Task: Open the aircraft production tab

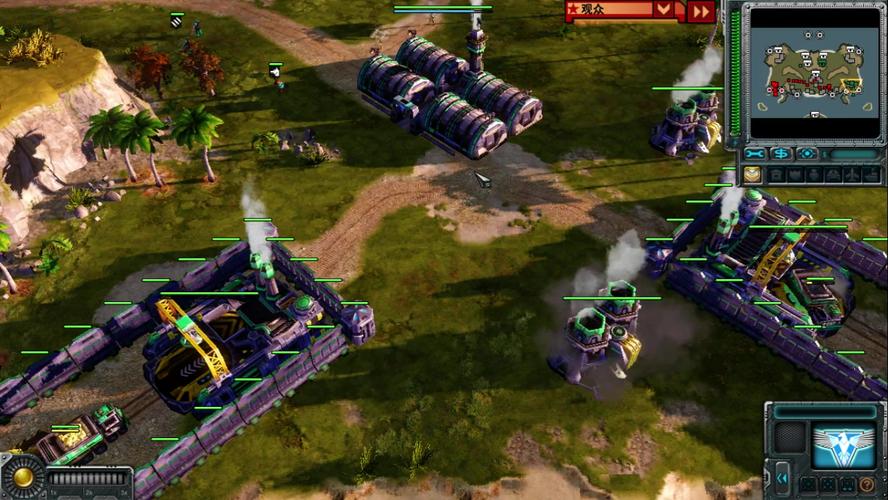Action: [x=849, y=175]
